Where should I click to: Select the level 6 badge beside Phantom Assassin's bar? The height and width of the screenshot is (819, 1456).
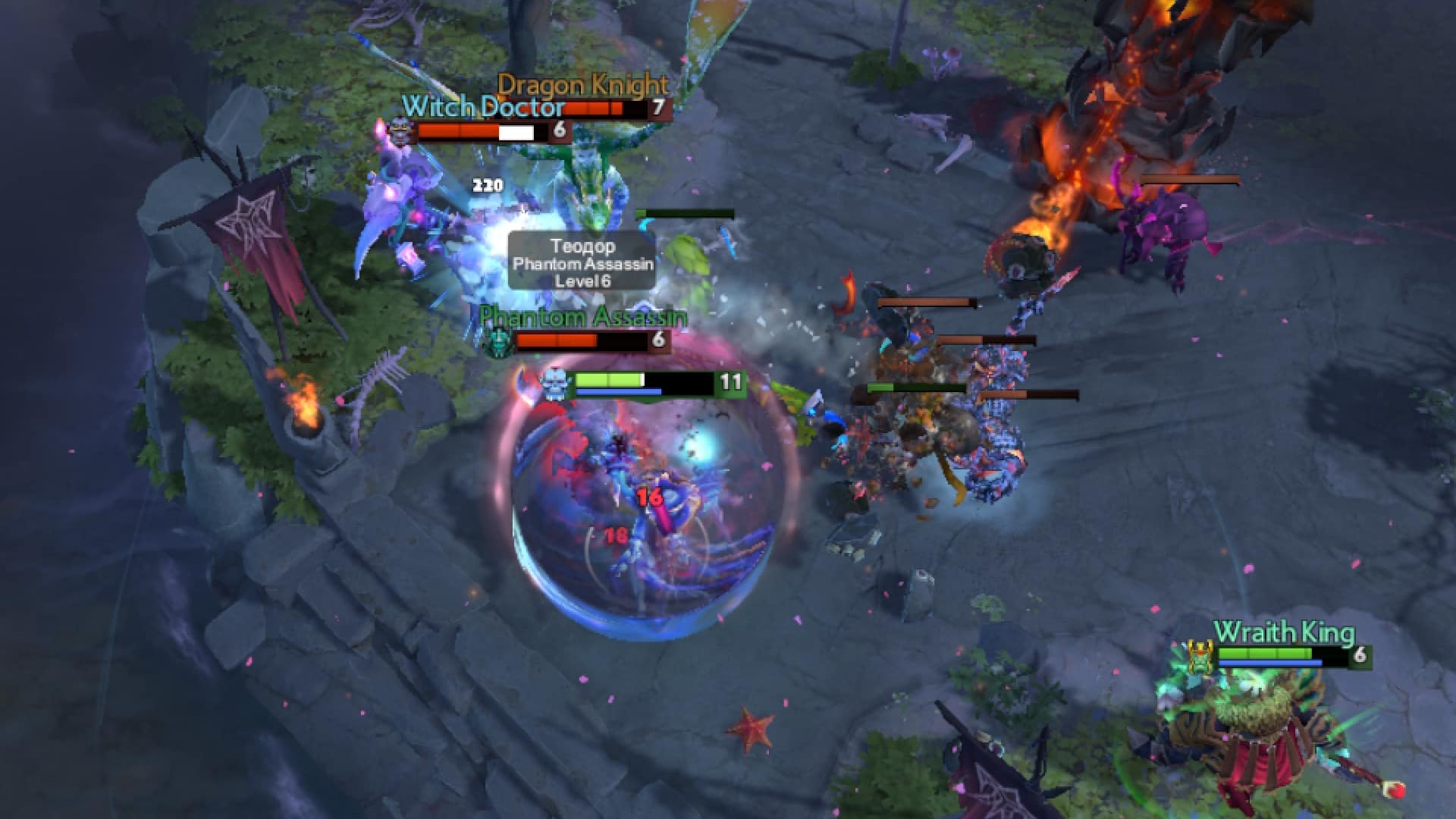658,340
